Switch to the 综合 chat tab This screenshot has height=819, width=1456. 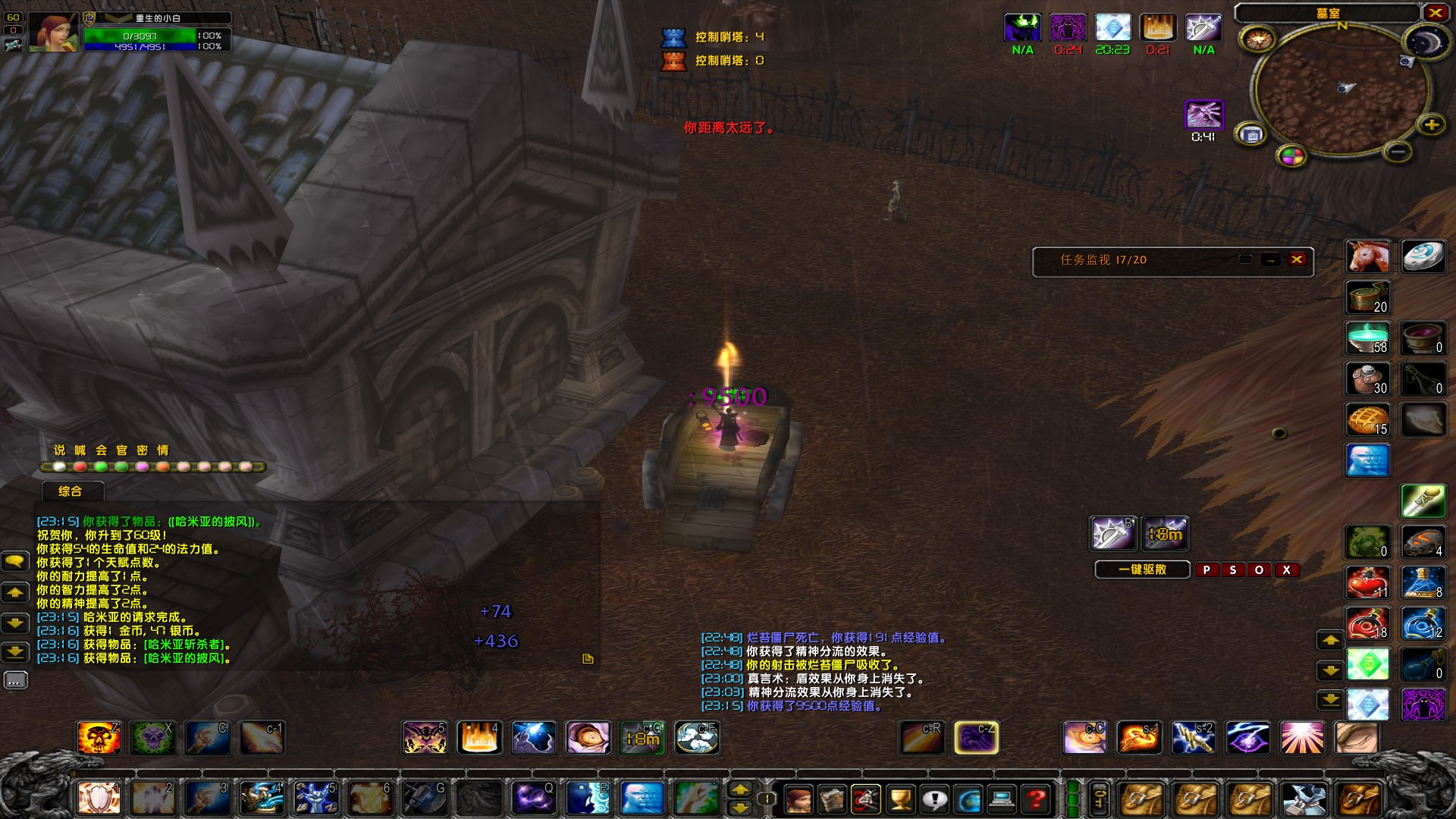[x=69, y=491]
